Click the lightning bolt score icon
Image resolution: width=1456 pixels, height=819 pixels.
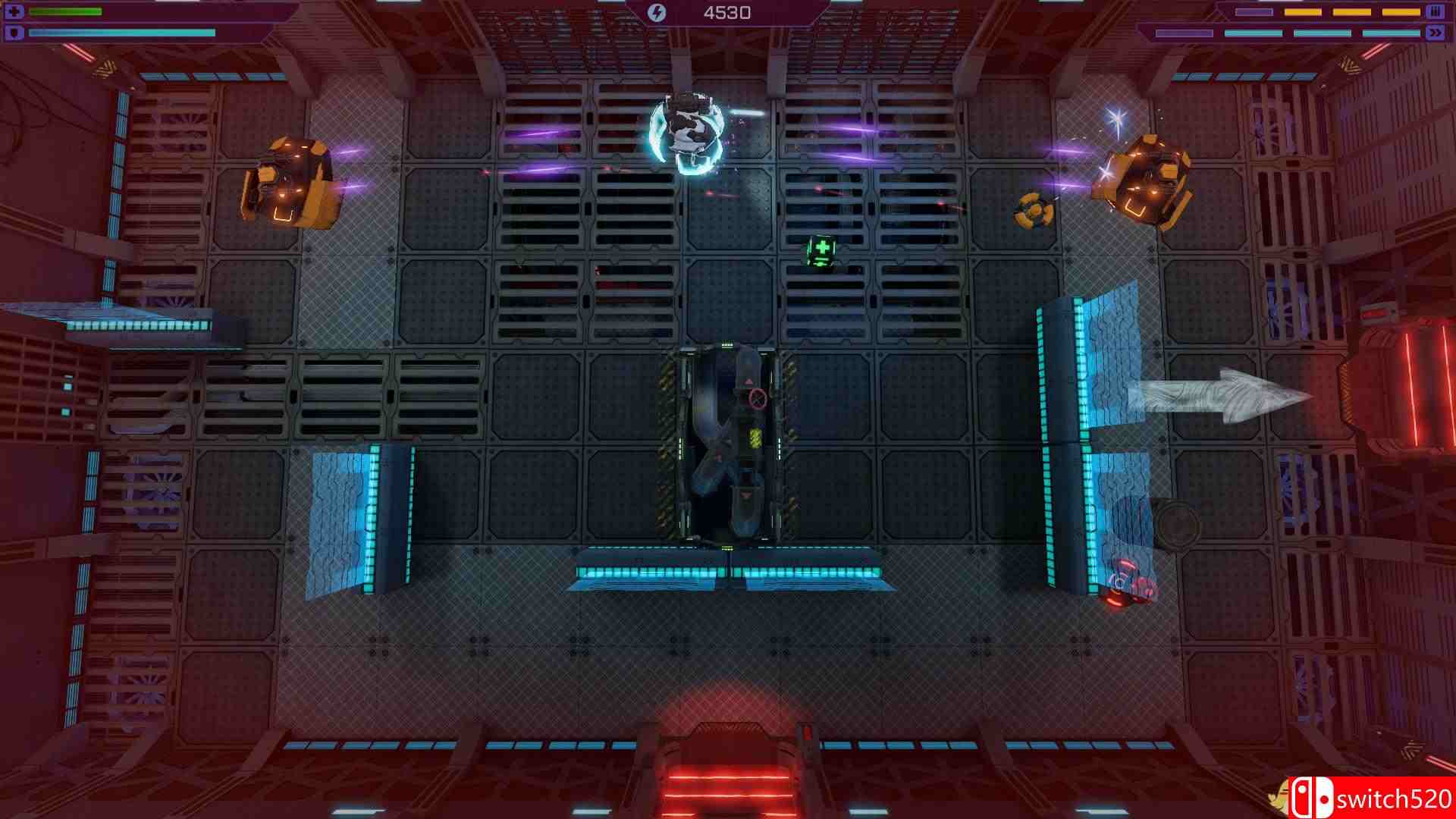[x=657, y=11]
